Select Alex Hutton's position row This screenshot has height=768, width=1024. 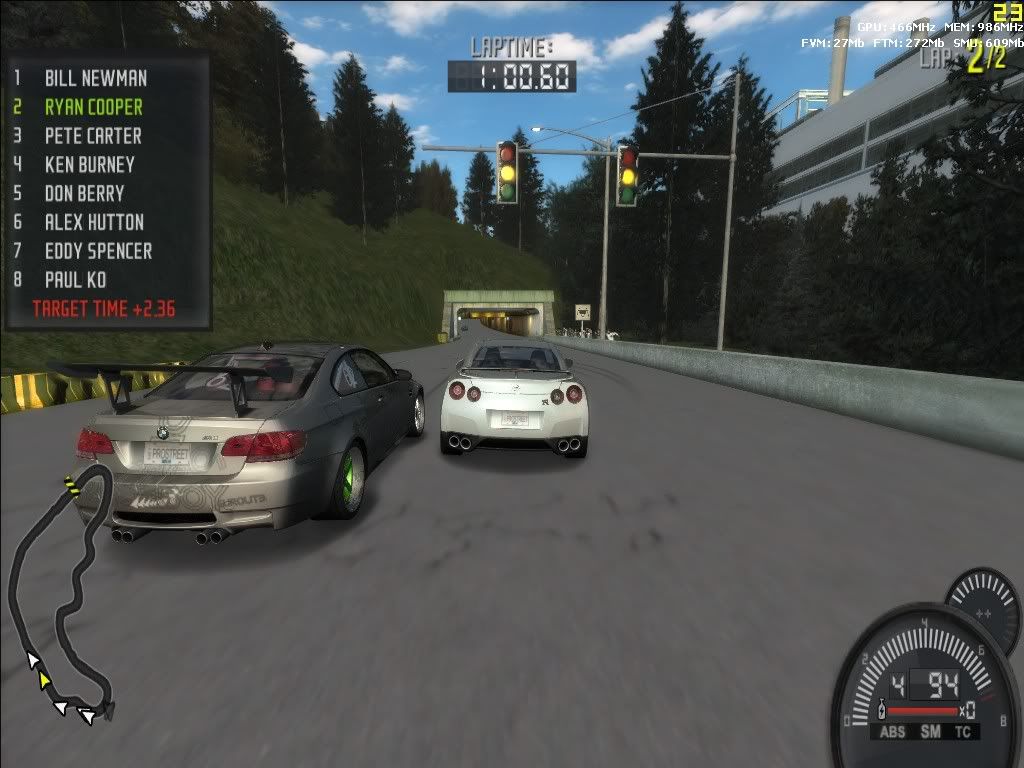pos(94,223)
